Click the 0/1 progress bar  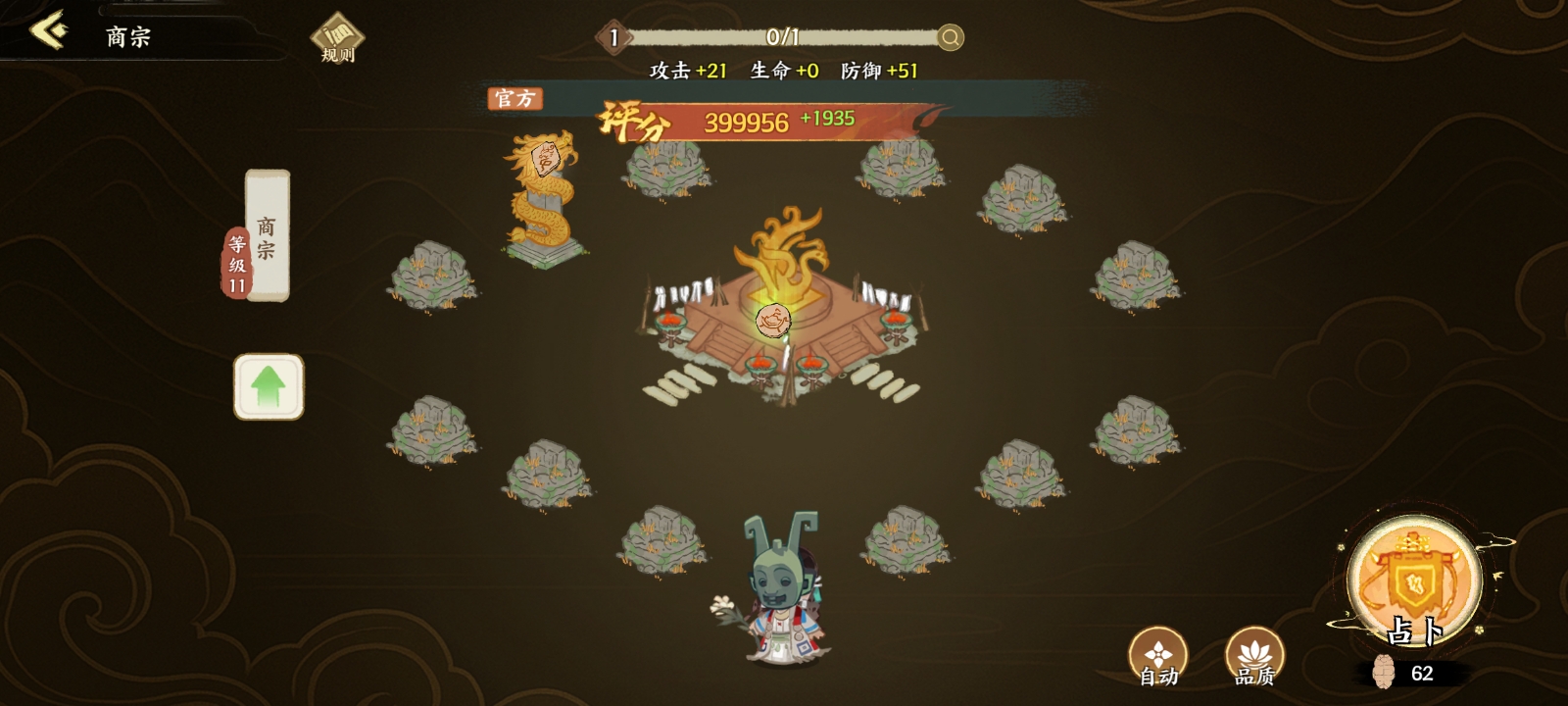[x=784, y=39]
